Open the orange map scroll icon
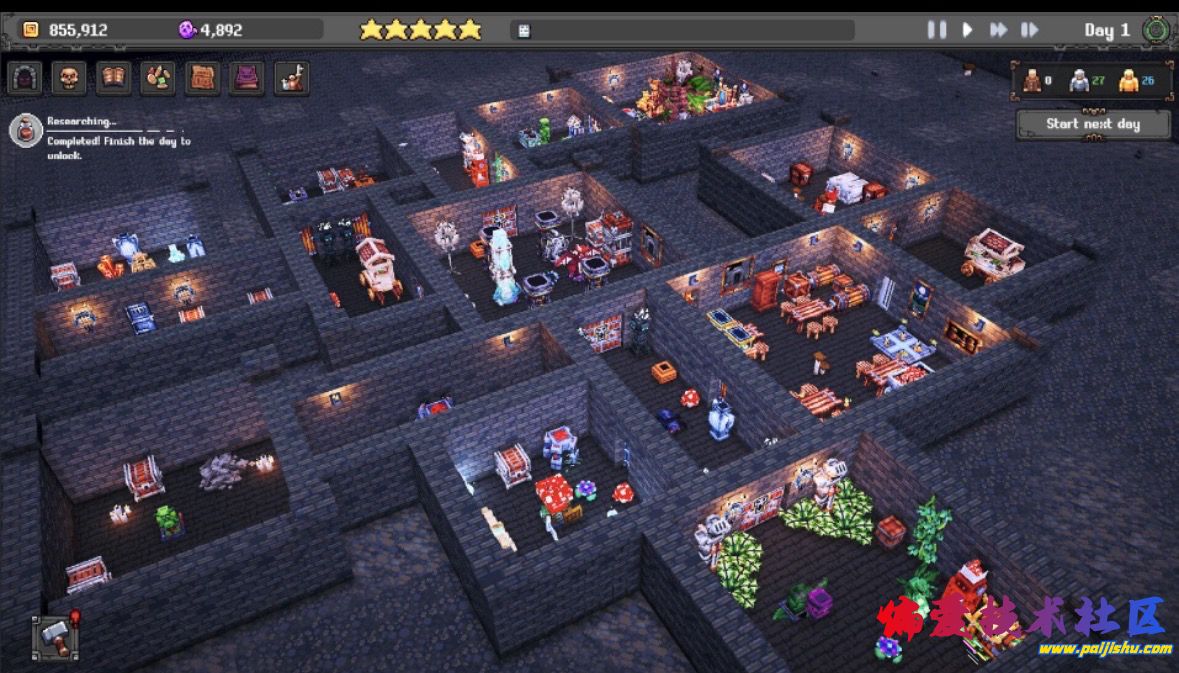 click(202, 78)
